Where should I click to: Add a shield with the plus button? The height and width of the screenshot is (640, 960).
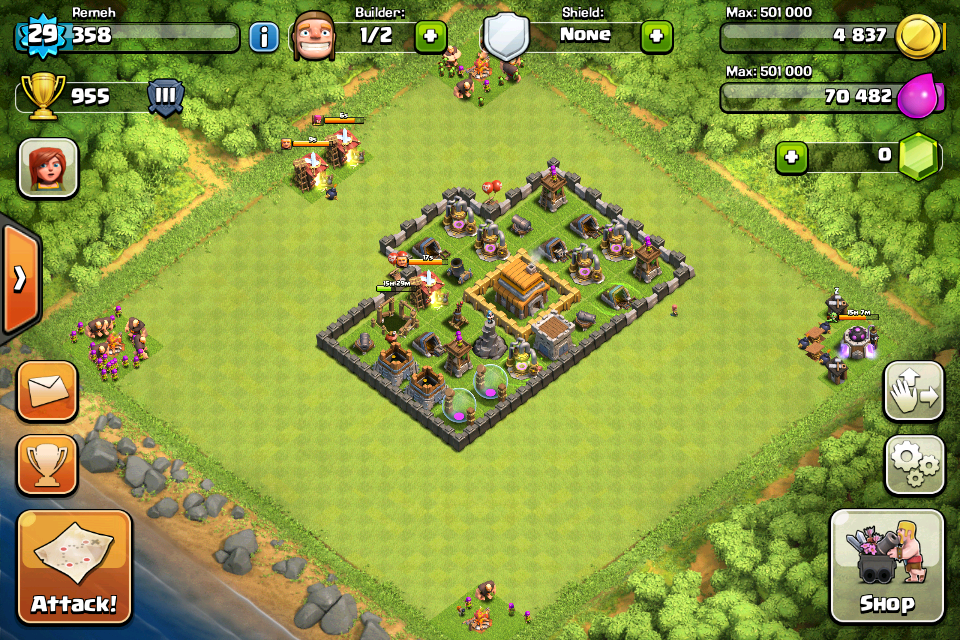656,37
